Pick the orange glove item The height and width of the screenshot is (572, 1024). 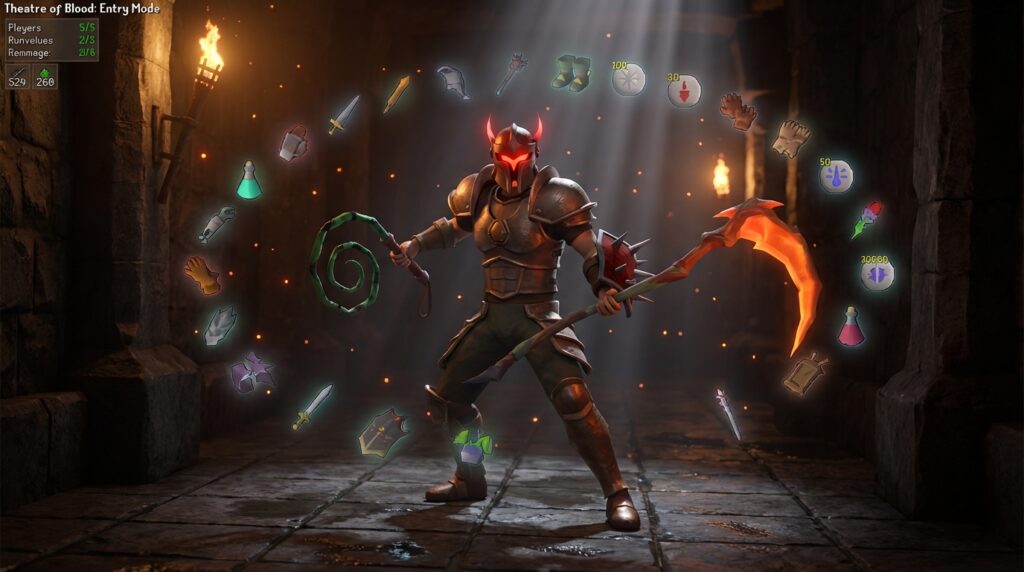coord(202,275)
